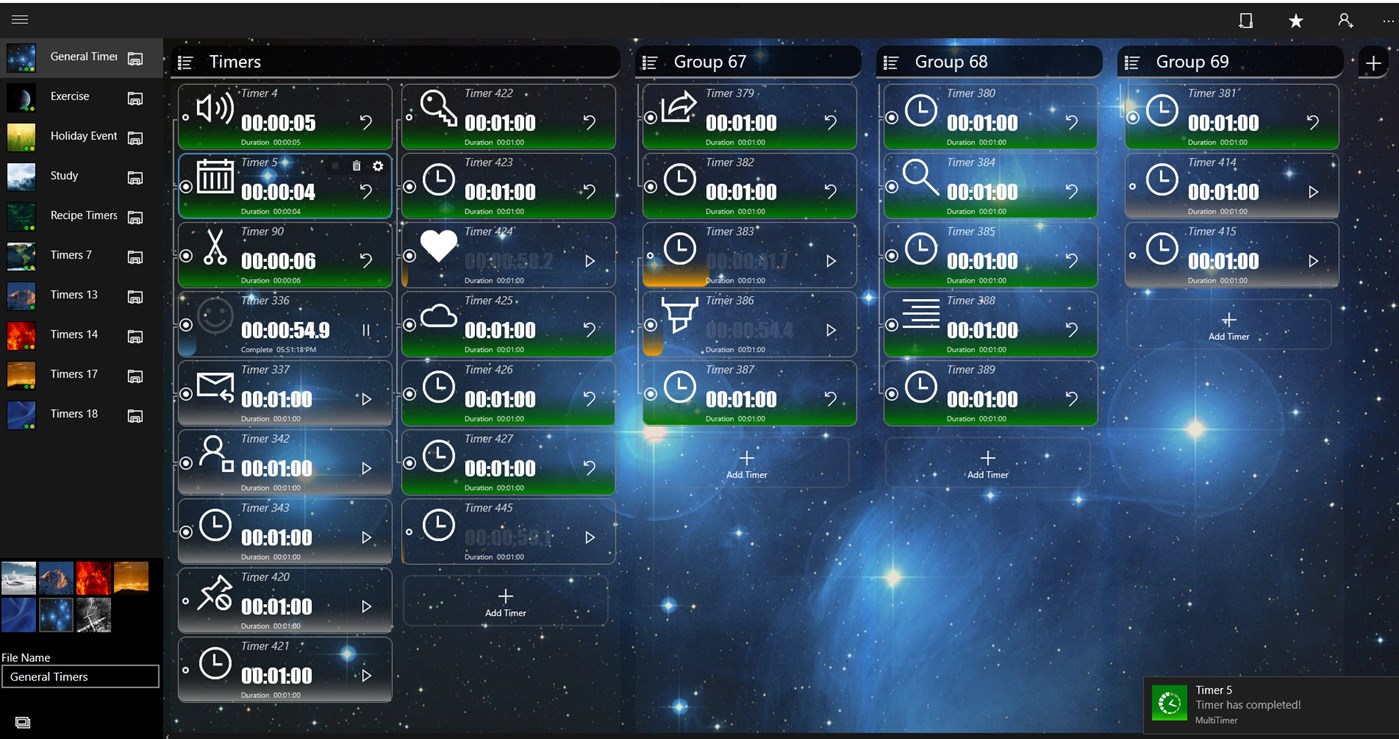Screen dimensions: 1399x739
Task: Click the star icon in the title bar
Action: pyautogui.click(x=1295, y=20)
